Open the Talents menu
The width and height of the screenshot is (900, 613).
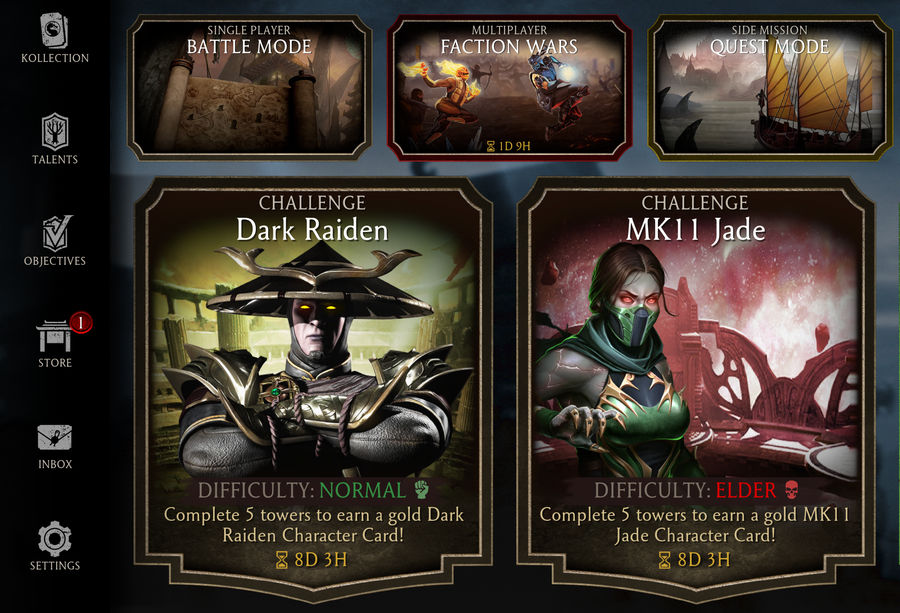coord(55,138)
